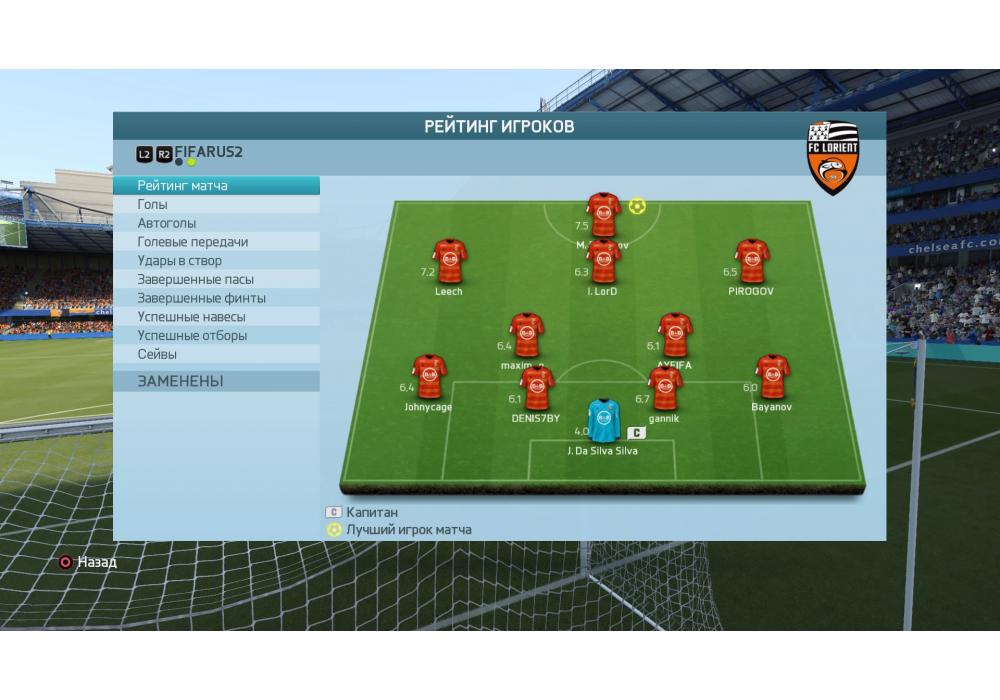Click DENIS7BY's player shirt
This screenshot has height=700, width=1000.
pos(537,388)
